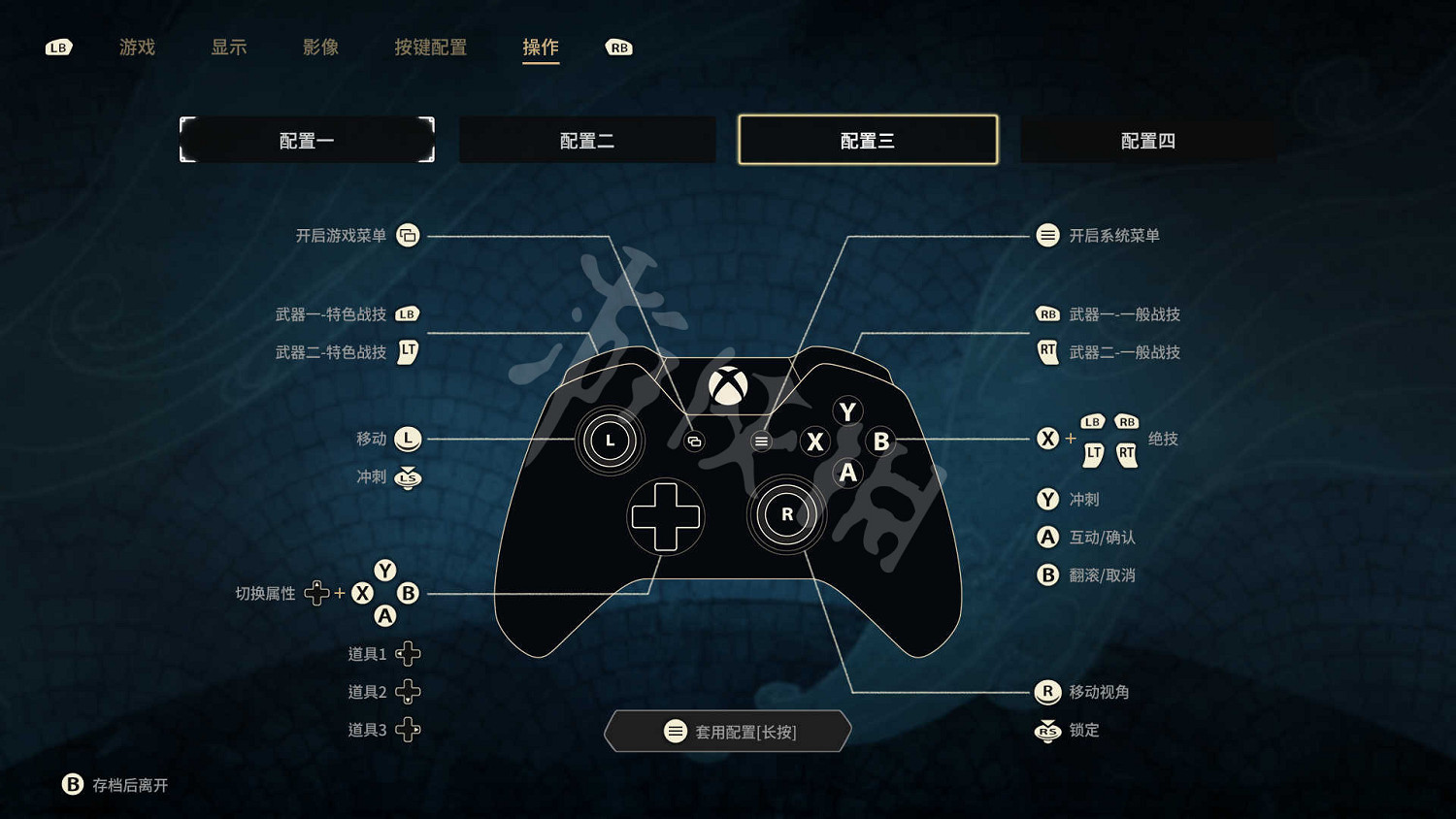This screenshot has height=819, width=1456.
Task: Select the view/share button icon beside 开启游戏菜单
Action: click(x=408, y=235)
